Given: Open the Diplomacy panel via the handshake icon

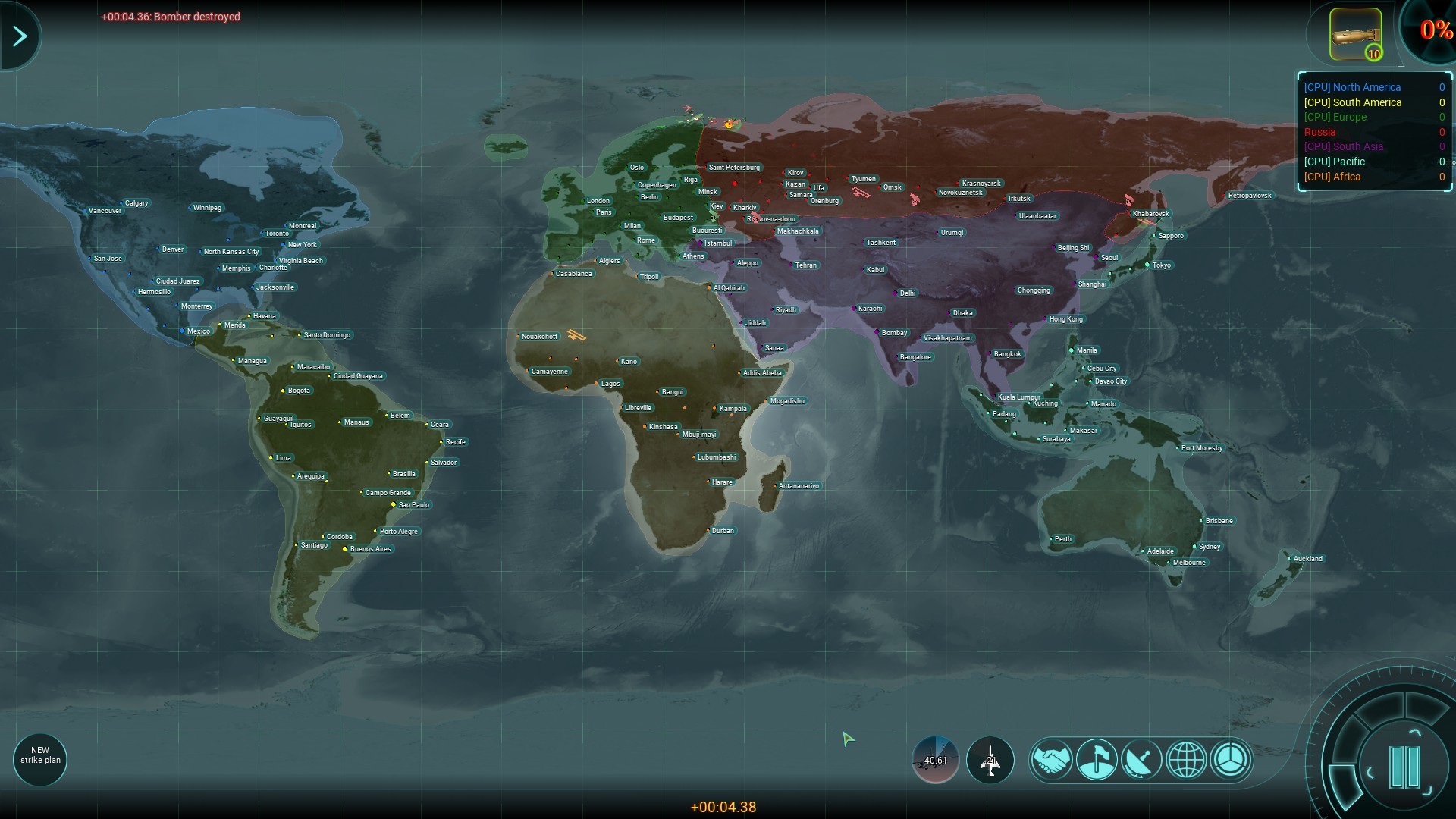Looking at the screenshot, I should click(x=1051, y=760).
